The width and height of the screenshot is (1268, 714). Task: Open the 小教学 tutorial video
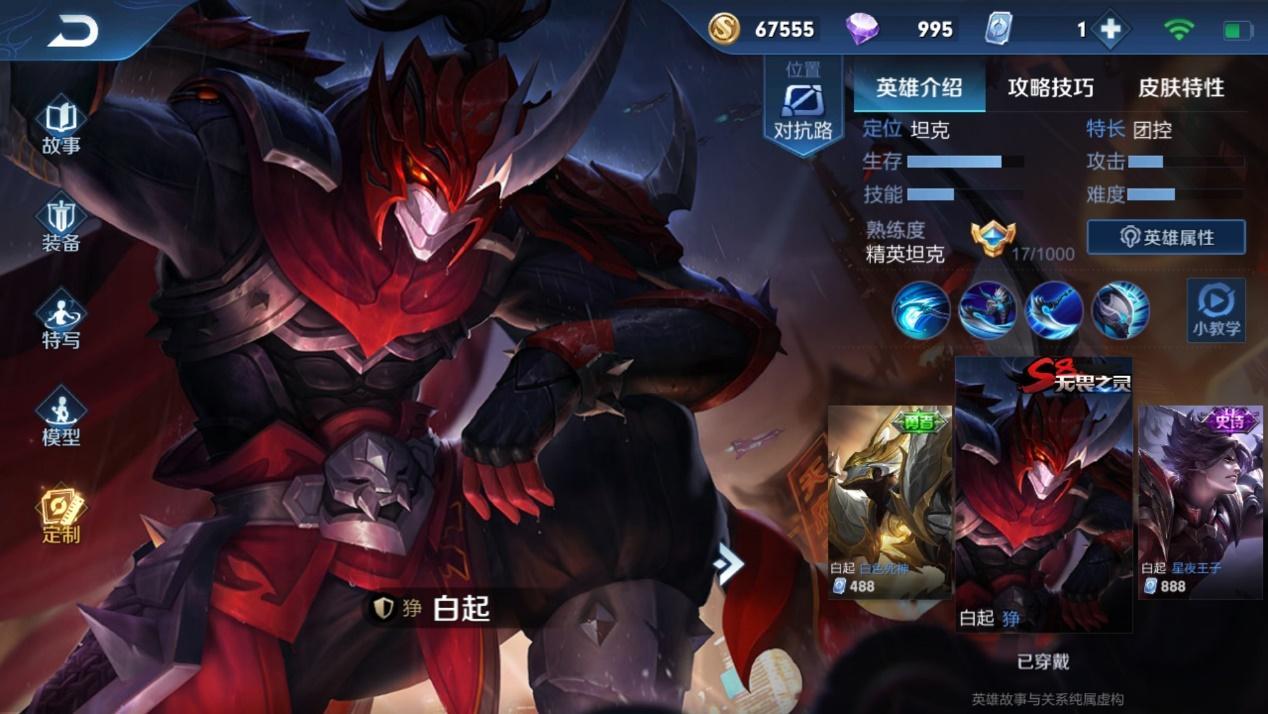click(1216, 310)
